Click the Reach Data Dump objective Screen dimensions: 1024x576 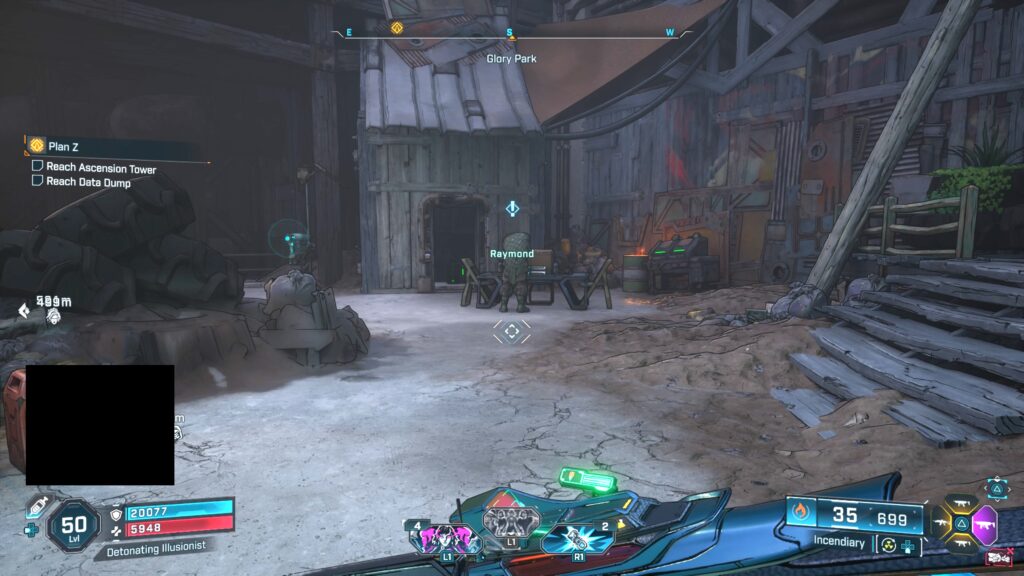coord(87,182)
